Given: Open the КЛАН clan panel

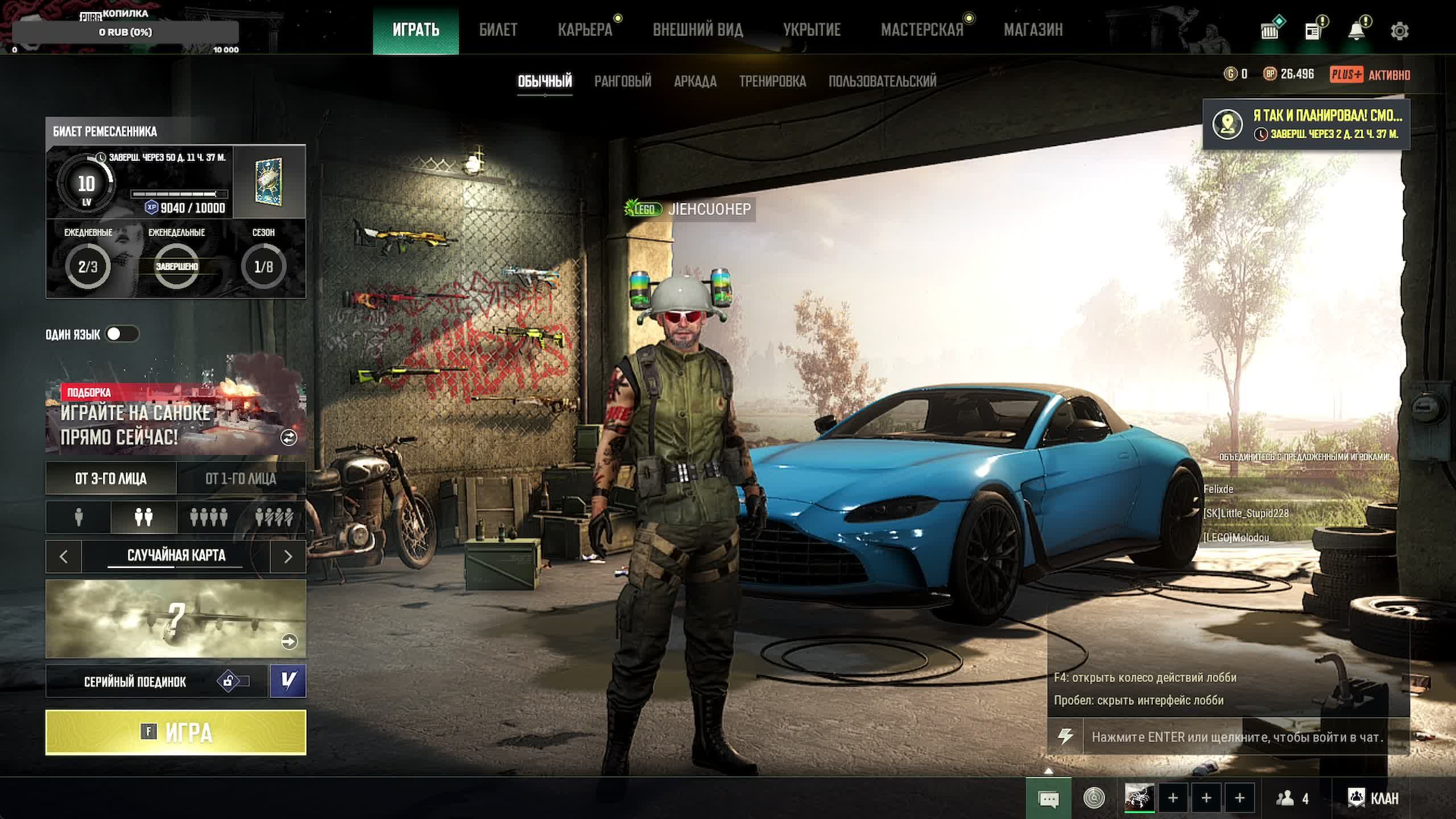Looking at the screenshot, I should pyautogui.click(x=1373, y=799).
